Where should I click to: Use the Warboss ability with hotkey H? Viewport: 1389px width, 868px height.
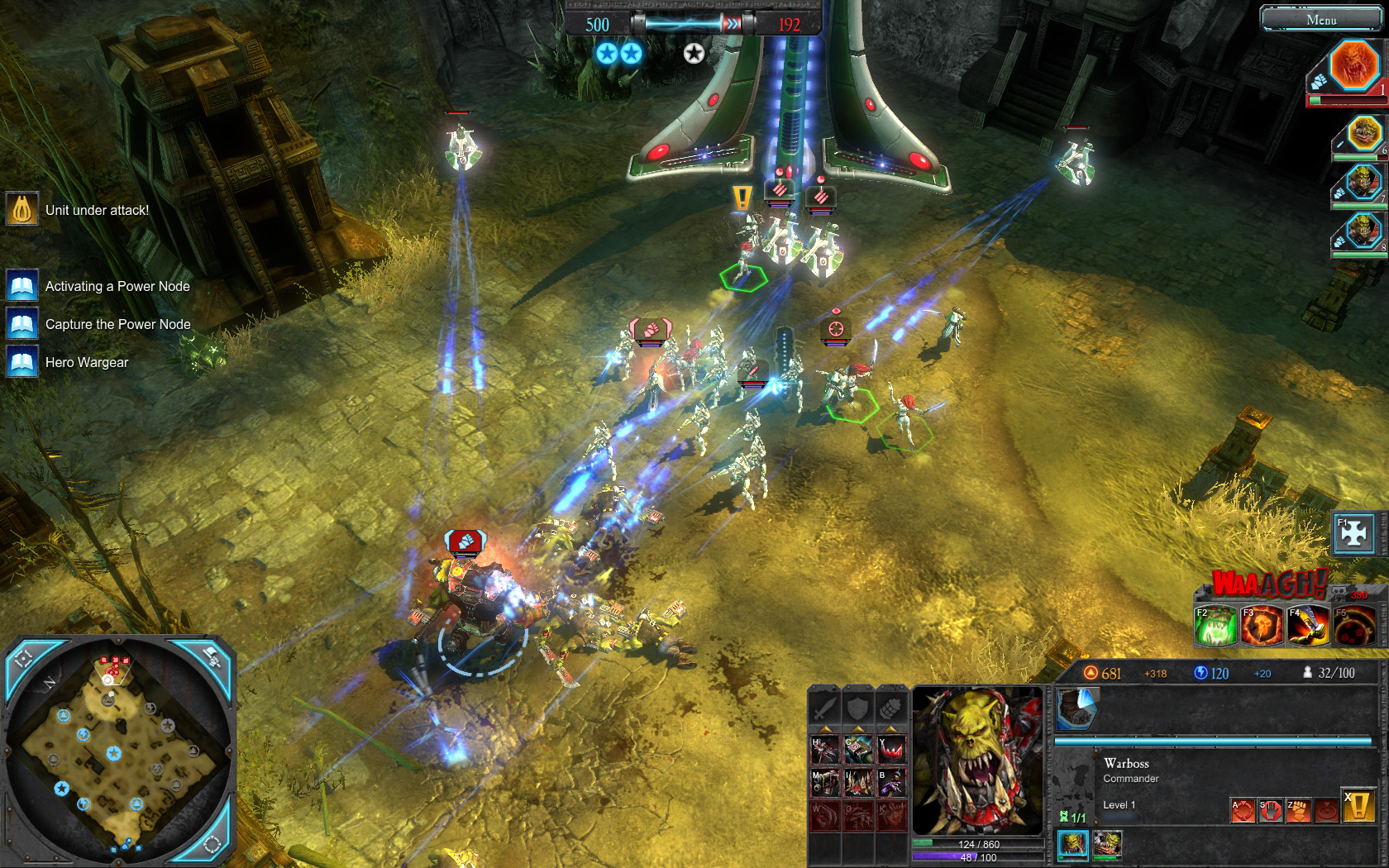(824, 751)
